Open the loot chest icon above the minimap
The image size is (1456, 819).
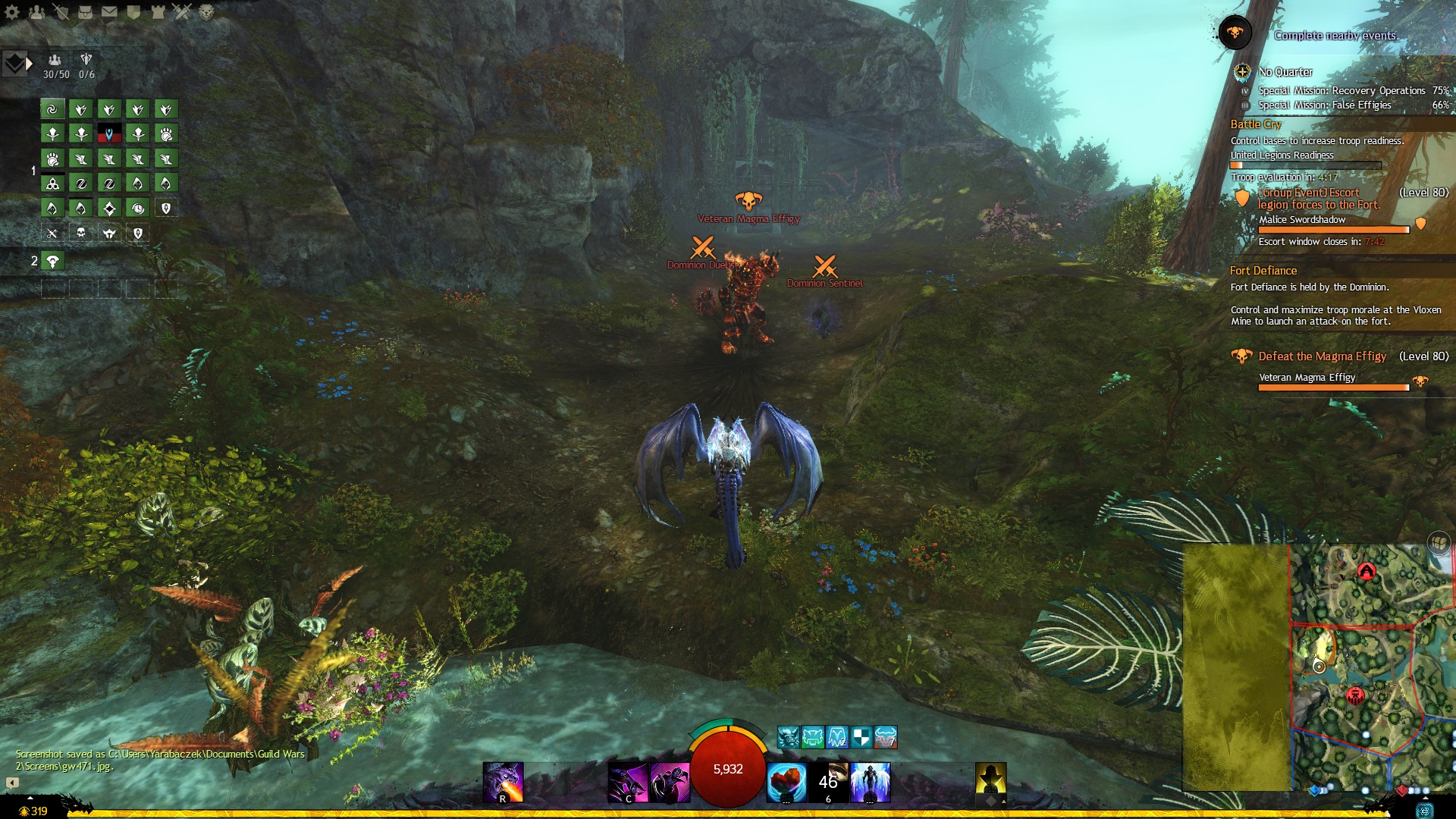[1439, 542]
